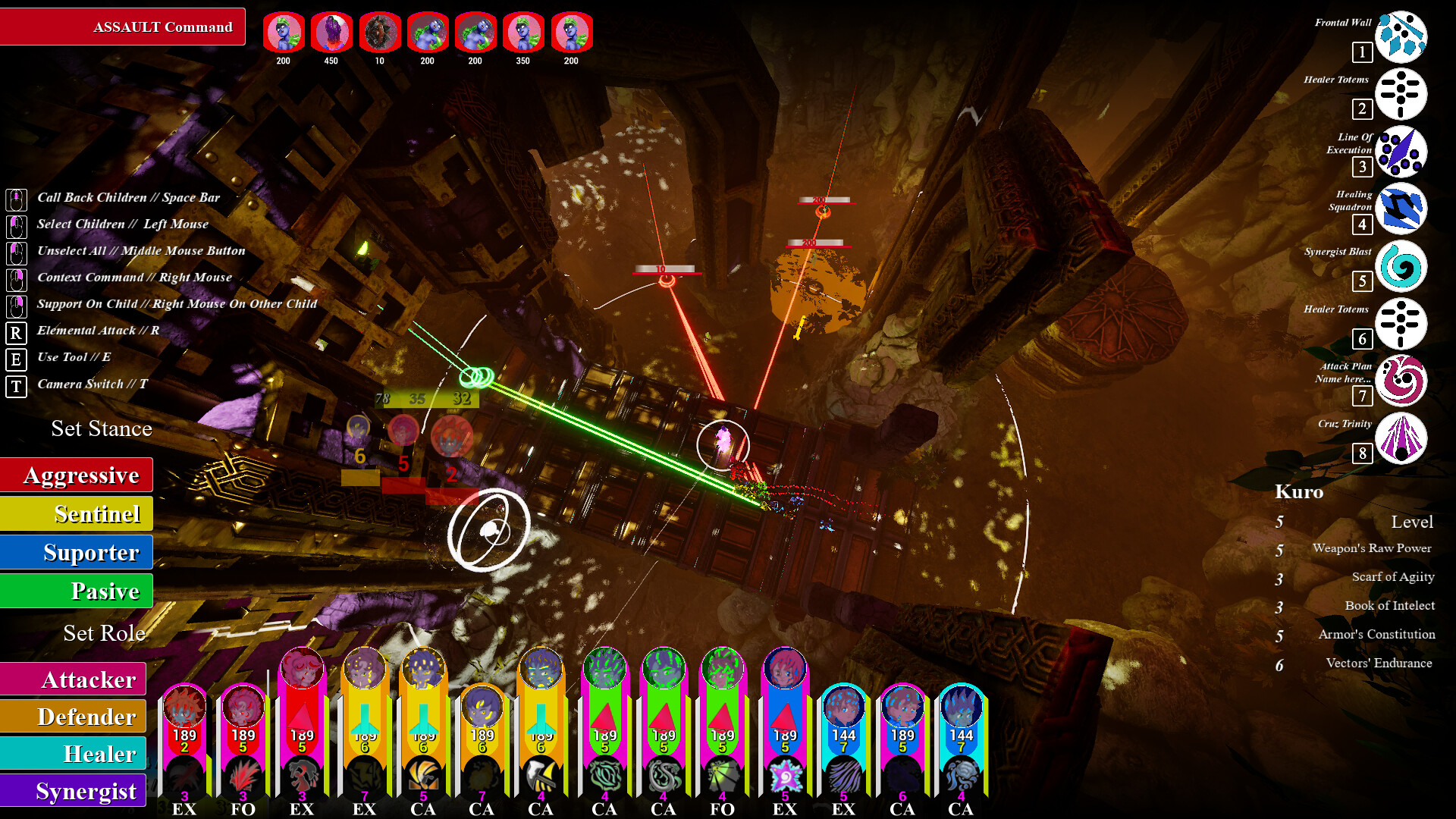
Task: Pick the purple crystal unit costing 450
Action: pos(331,33)
